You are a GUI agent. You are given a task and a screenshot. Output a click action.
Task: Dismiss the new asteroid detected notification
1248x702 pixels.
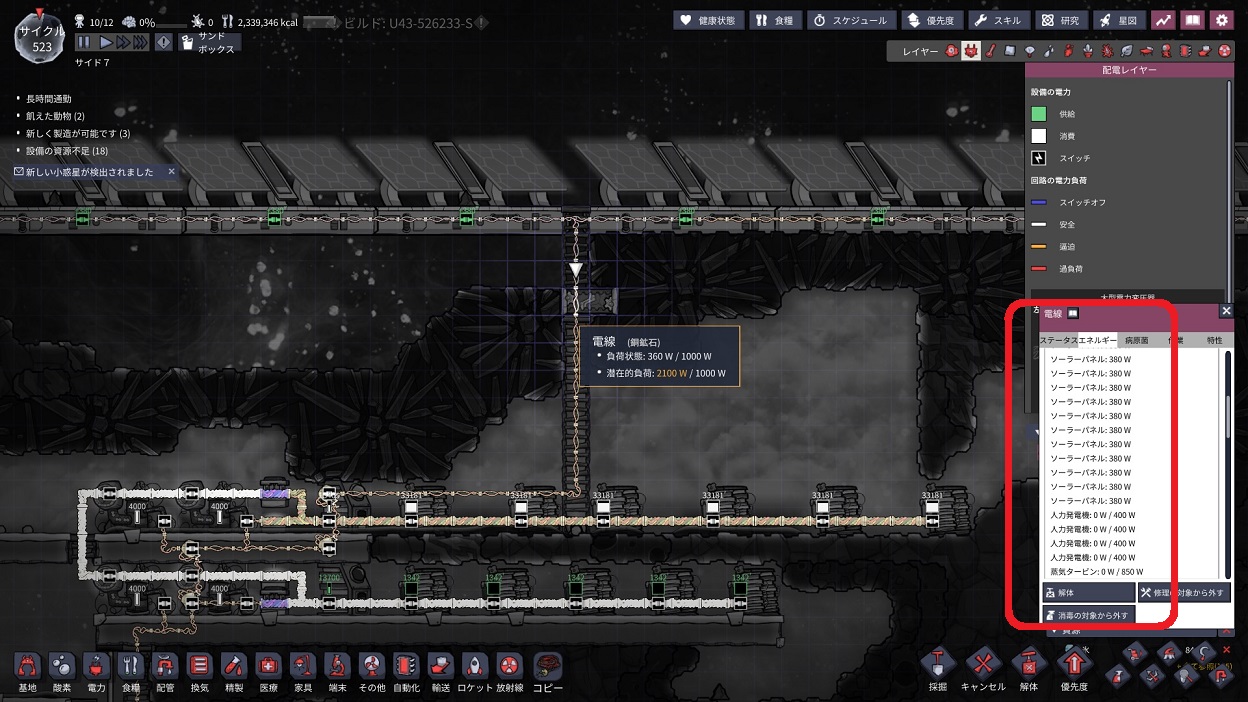(171, 172)
